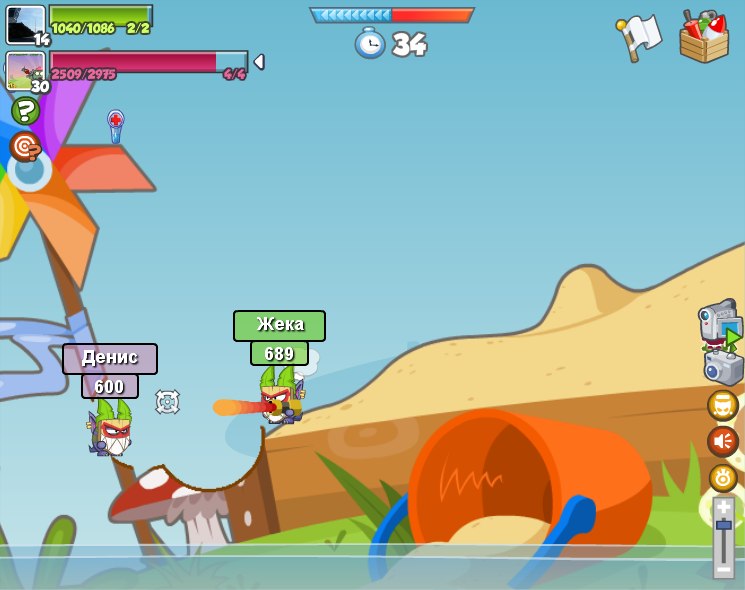Zoom in with the plus button
Viewport: 745px width, 590px height.
click(x=723, y=508)
